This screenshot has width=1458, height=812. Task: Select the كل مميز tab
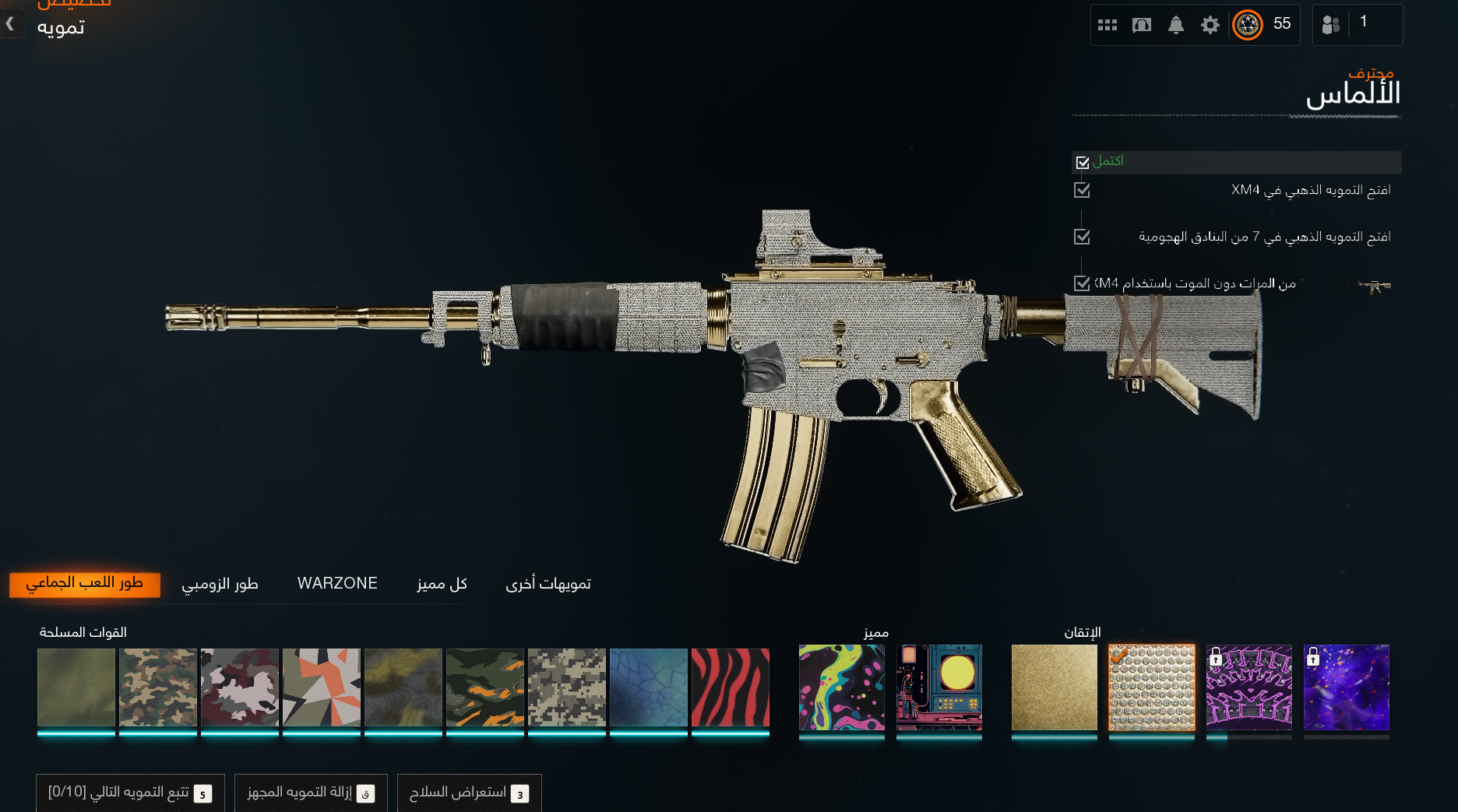[442, 584]
